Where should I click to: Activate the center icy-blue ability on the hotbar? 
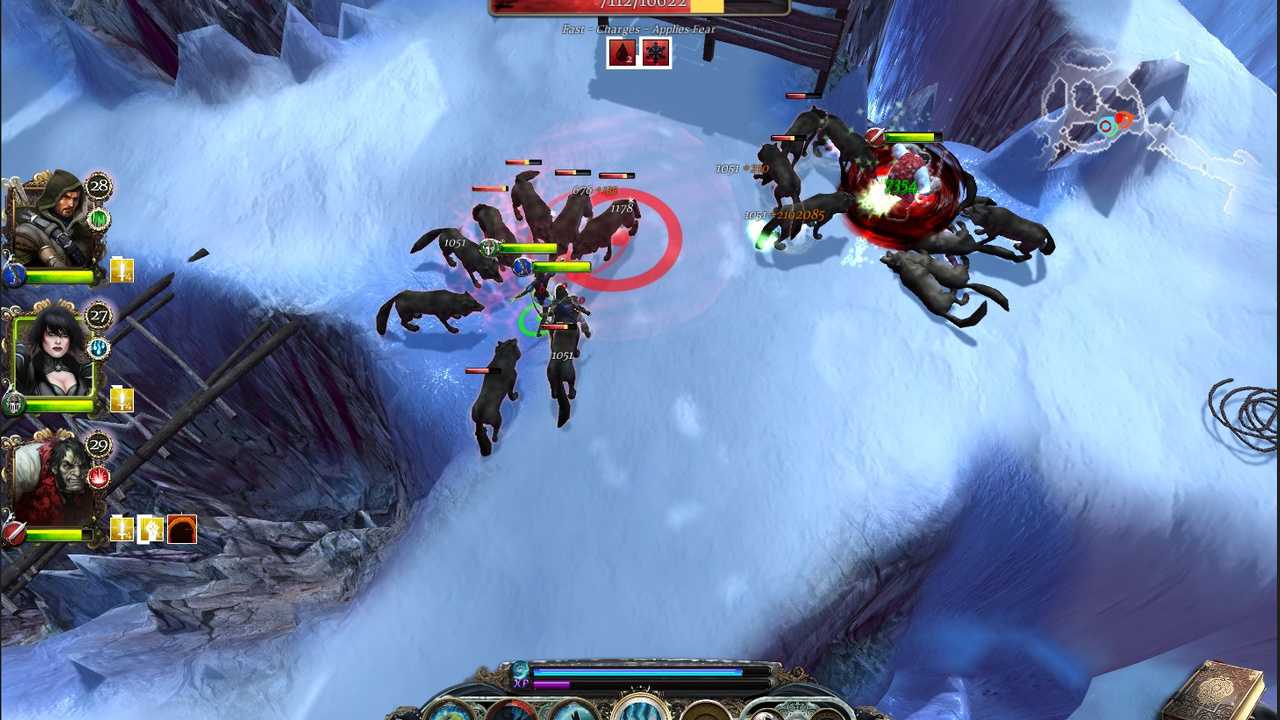pos(640,710)
